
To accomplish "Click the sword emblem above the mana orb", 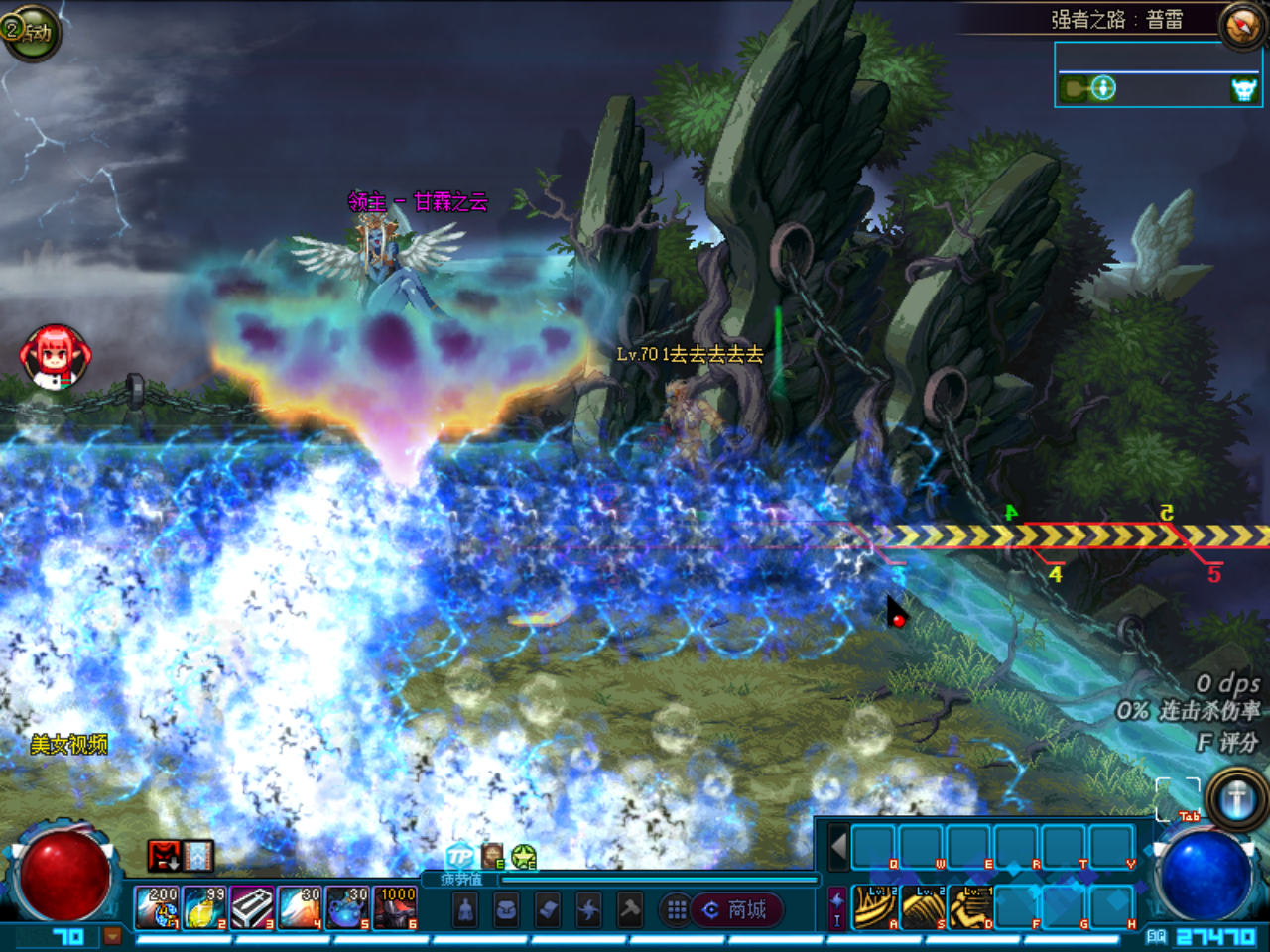I will pyautogui.click(x=1236, y=798).
